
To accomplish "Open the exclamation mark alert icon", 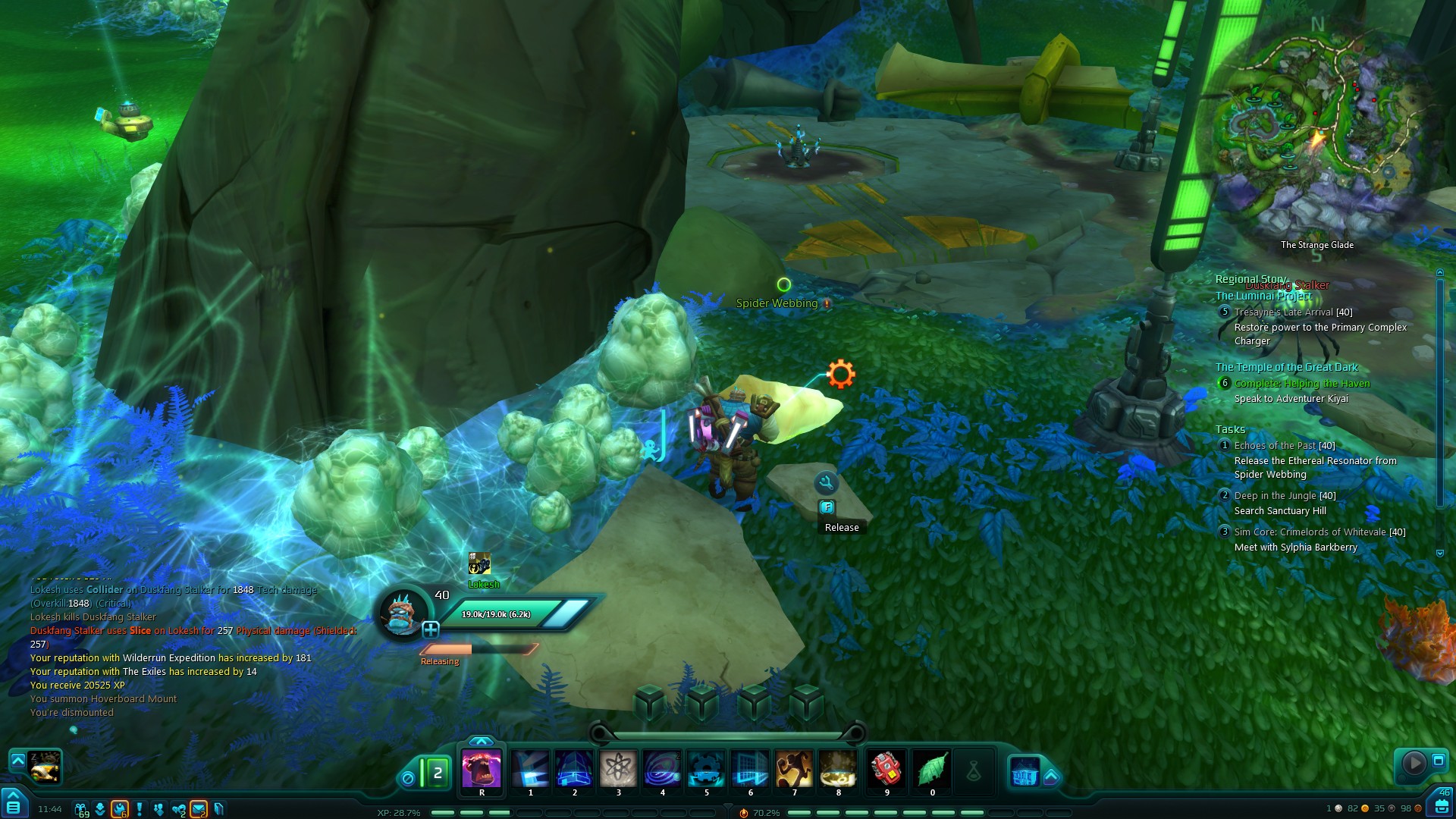I will pos(140,809).
